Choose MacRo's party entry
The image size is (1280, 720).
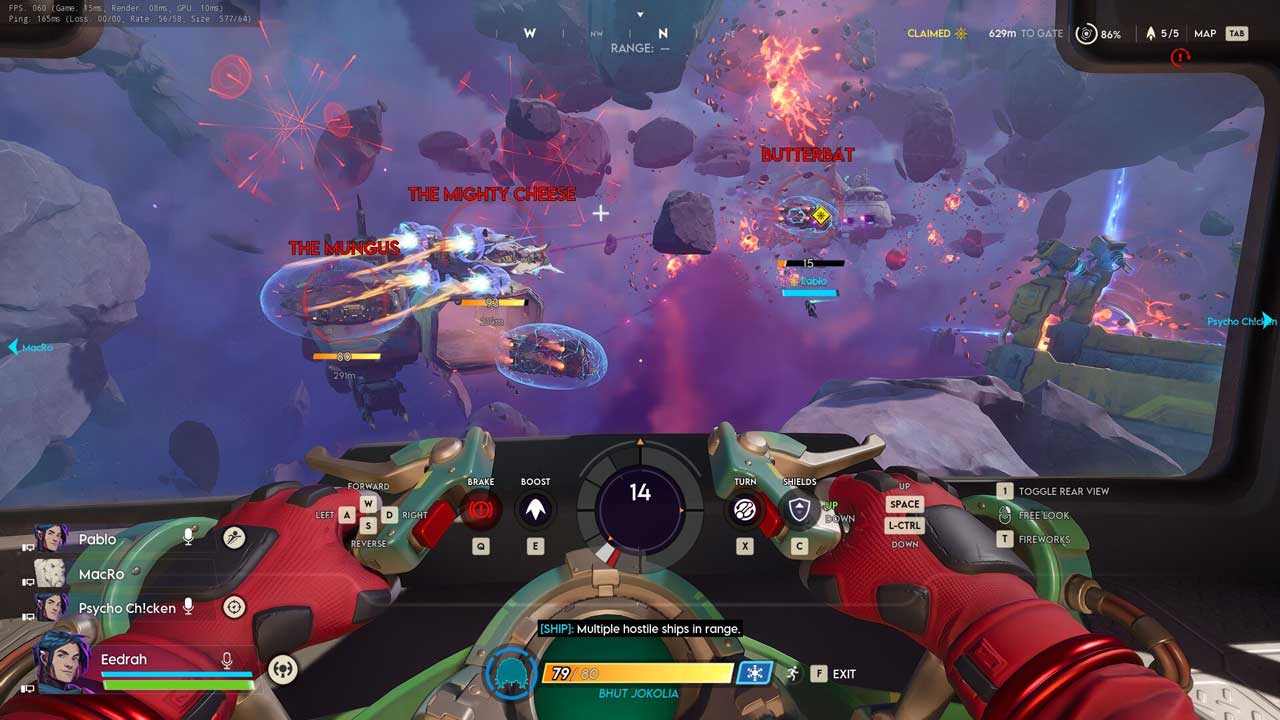tap(101, 574)
